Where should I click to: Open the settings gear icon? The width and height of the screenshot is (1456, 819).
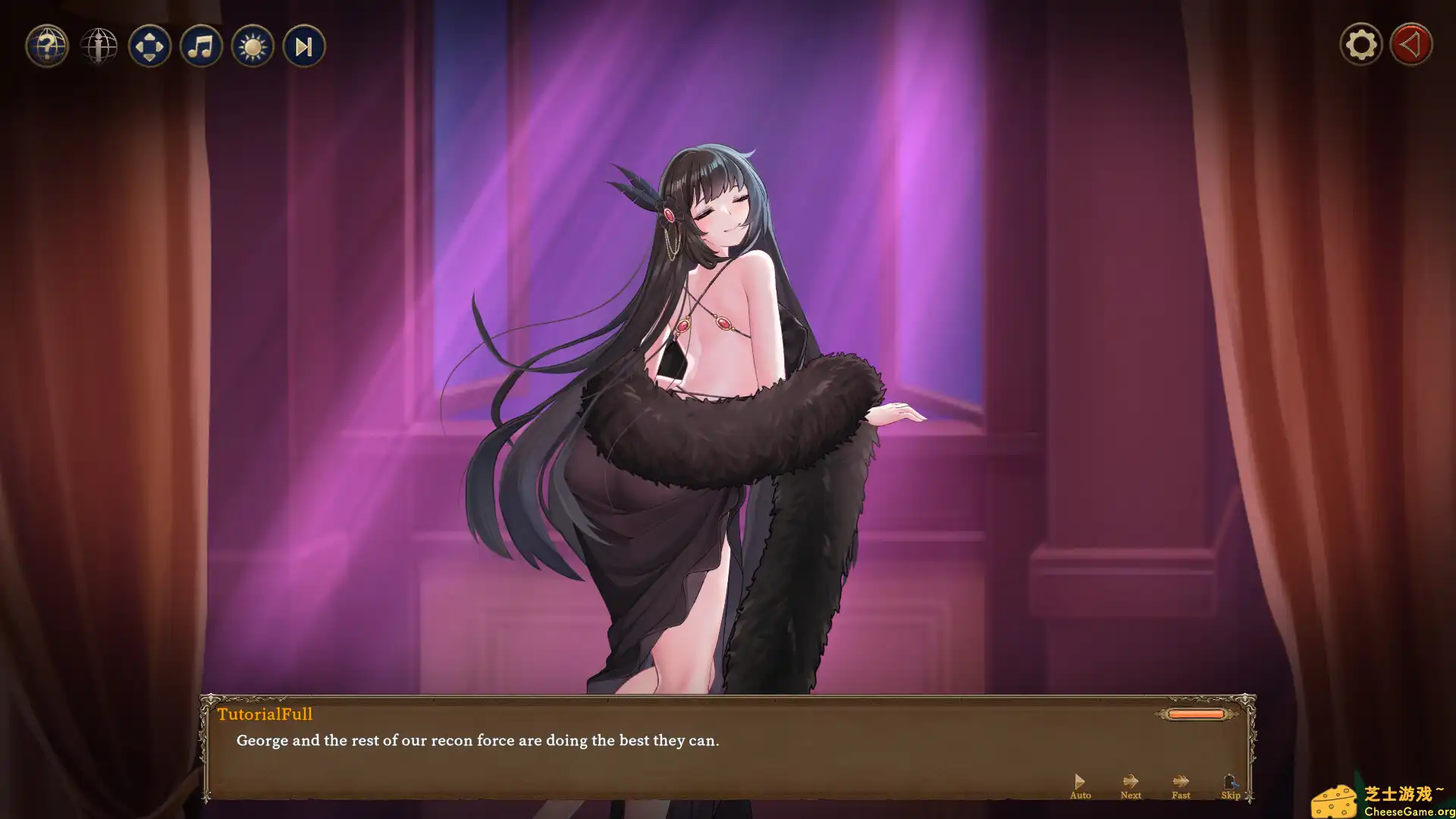click(x=1360, y=44)
